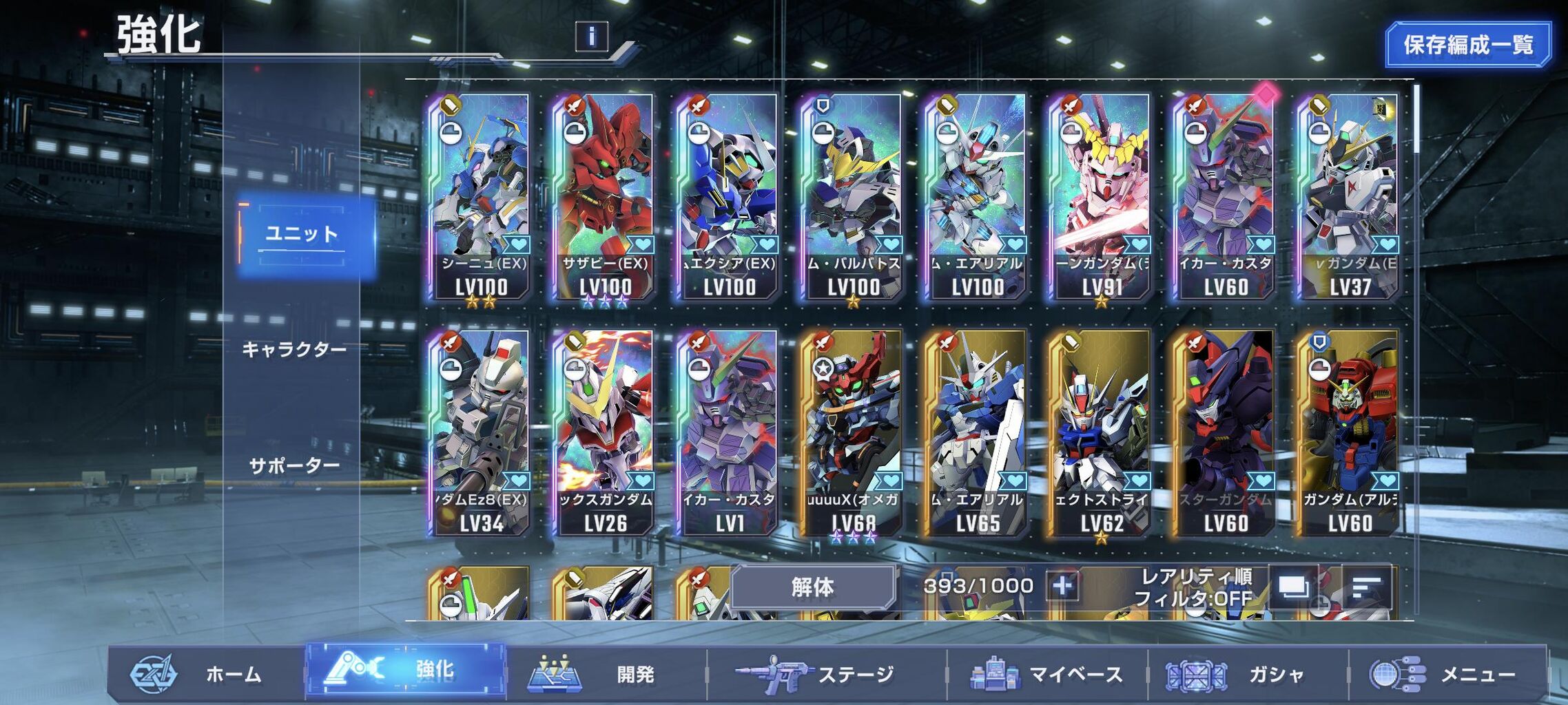This screenshot has width=1568, height=705.
Task: Expand unit capacity with the plus button
Action: [1062, 587]
